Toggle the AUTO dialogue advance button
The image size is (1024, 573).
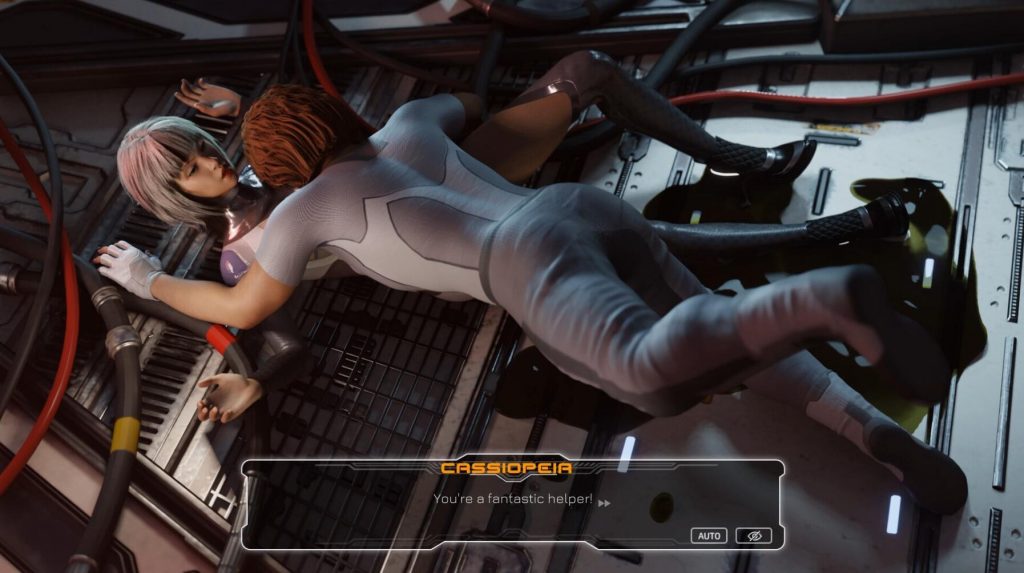pos(709,536)
